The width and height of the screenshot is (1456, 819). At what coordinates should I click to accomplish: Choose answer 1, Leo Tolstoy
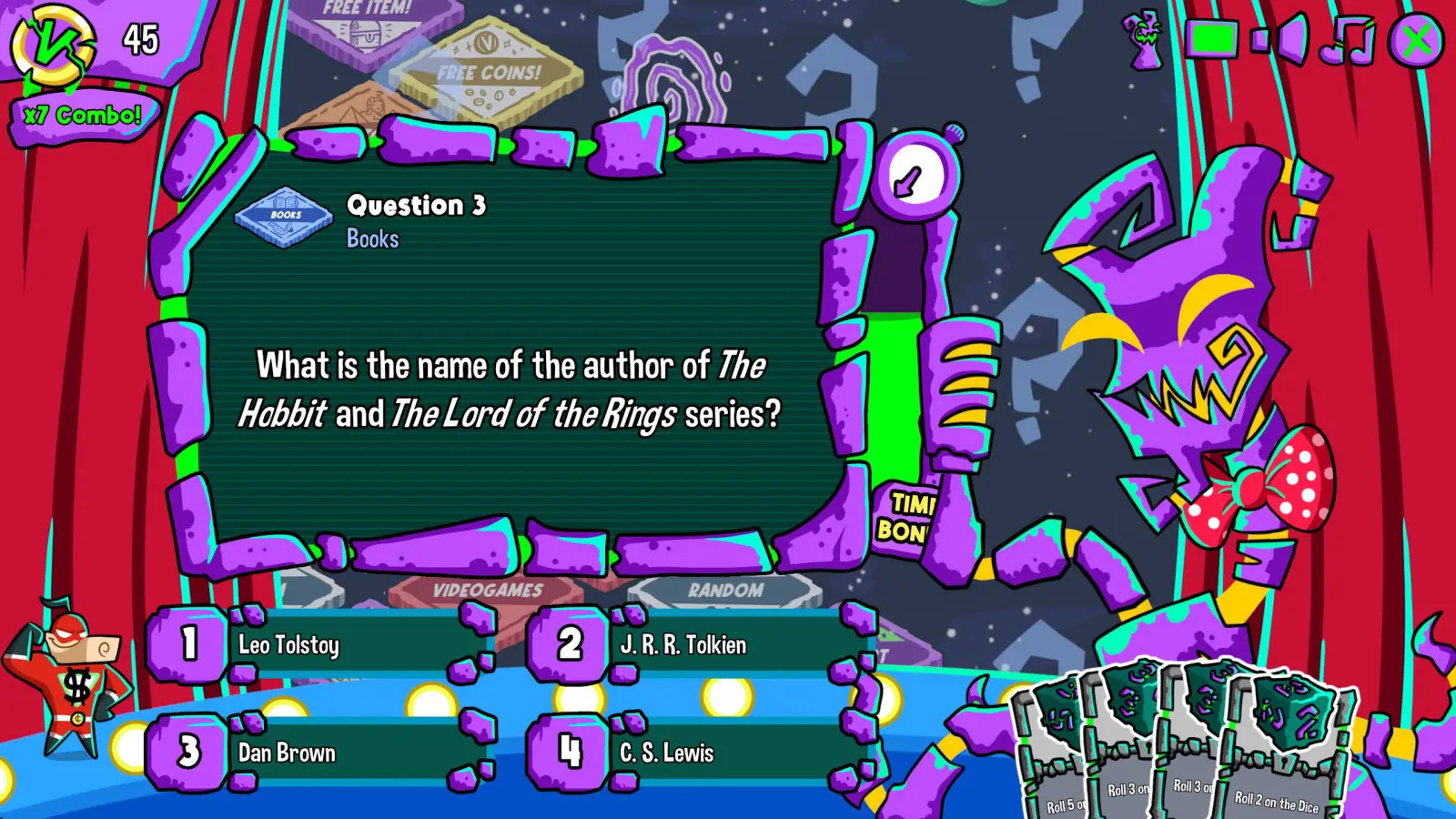tap(318, 645)
